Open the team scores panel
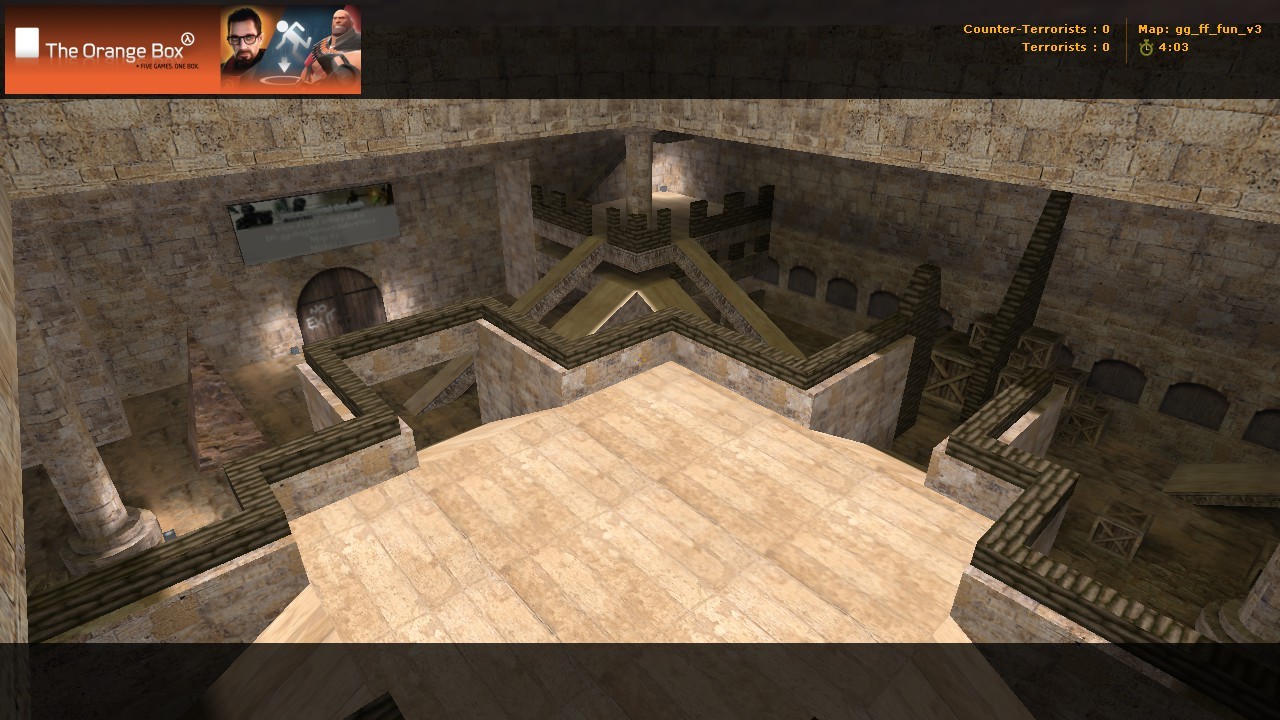This screenshot has height=720, width=1280. pos(1035,38)
